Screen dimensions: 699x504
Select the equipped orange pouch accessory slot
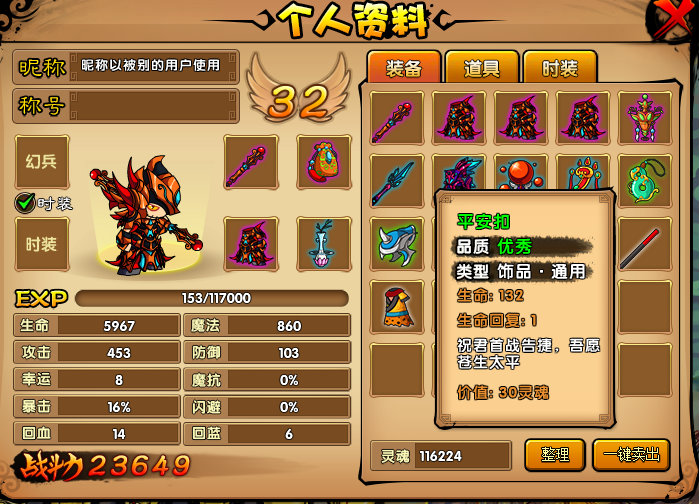click(324, 161)
